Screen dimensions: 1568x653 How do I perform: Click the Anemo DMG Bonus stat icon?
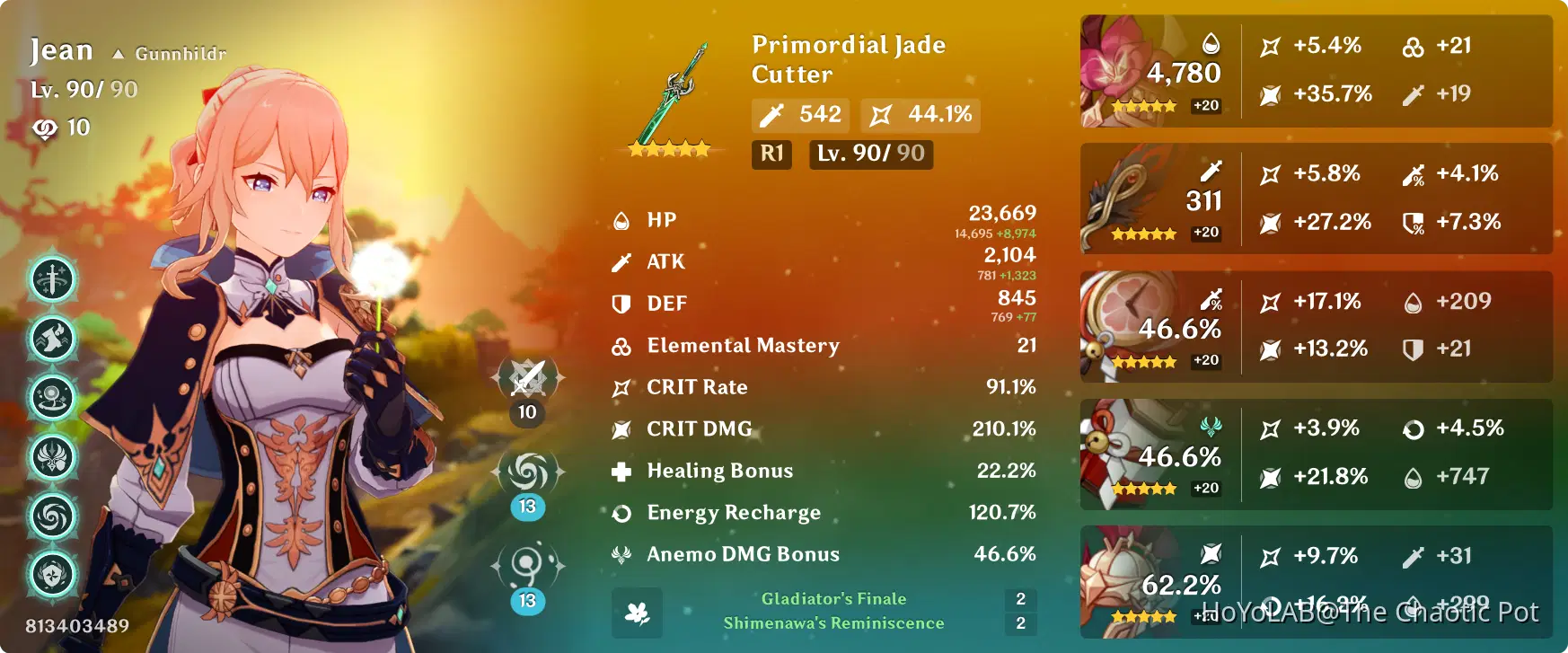click(621, 554)
